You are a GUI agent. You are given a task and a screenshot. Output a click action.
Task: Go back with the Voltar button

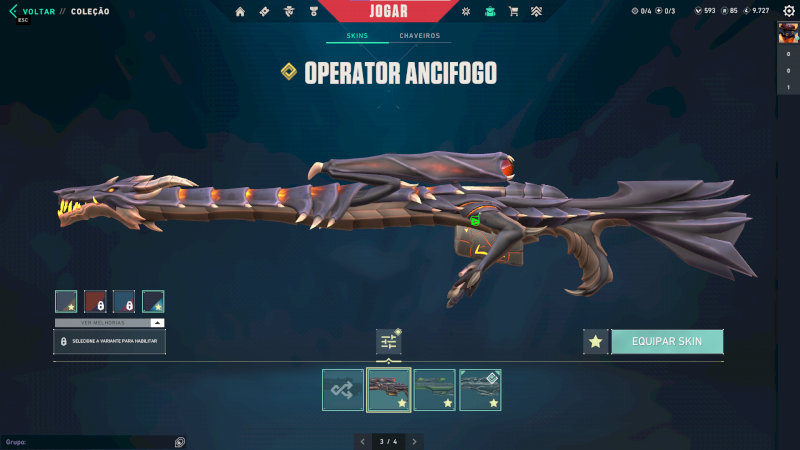coord(36,11)
